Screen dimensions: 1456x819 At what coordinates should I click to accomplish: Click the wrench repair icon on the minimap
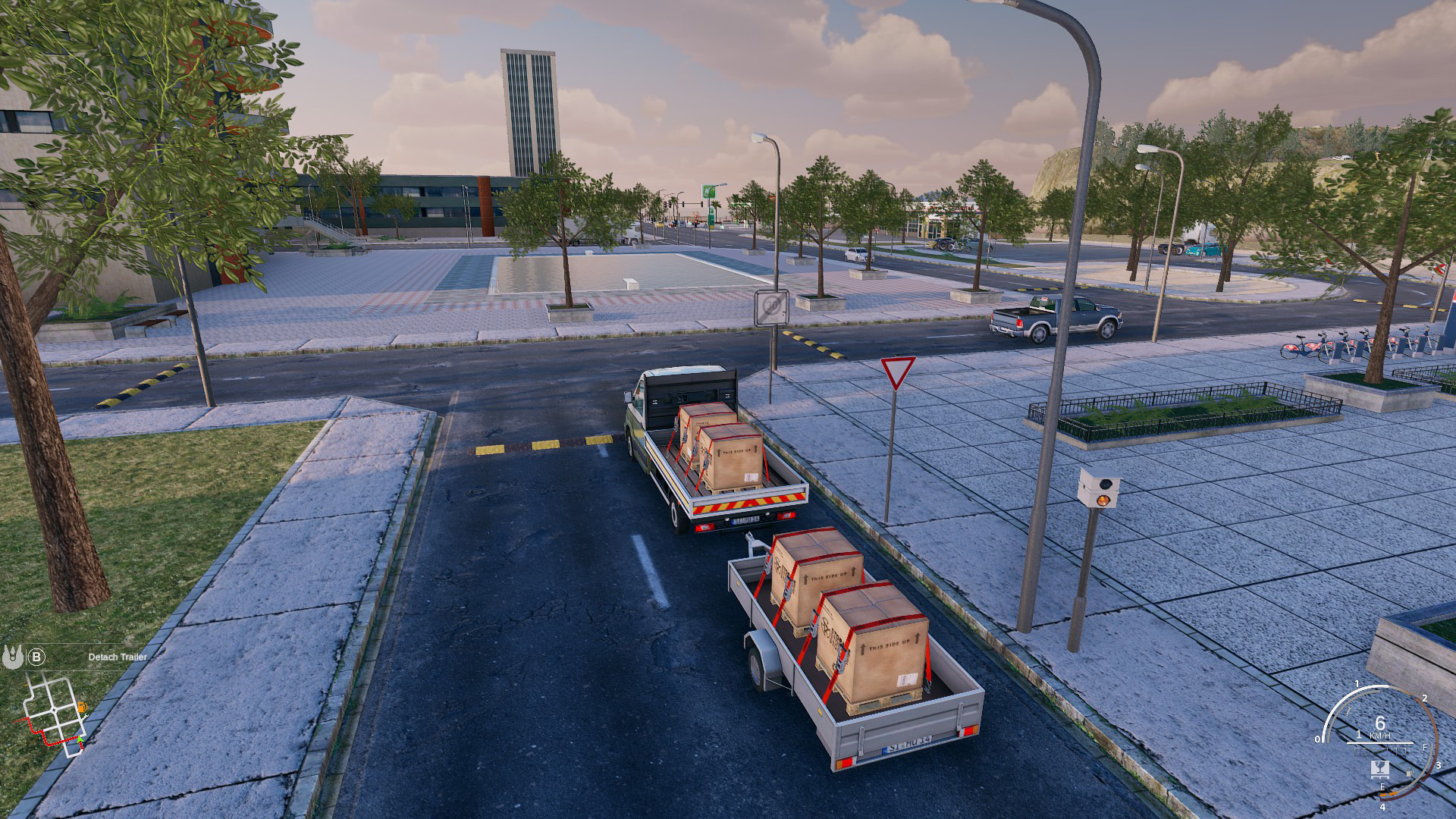click(85, 716)
